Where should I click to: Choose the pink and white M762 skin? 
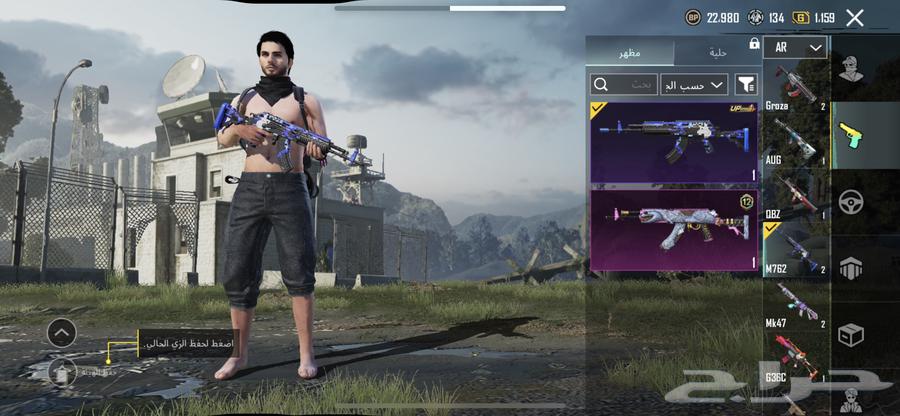(x=674, y=230)
